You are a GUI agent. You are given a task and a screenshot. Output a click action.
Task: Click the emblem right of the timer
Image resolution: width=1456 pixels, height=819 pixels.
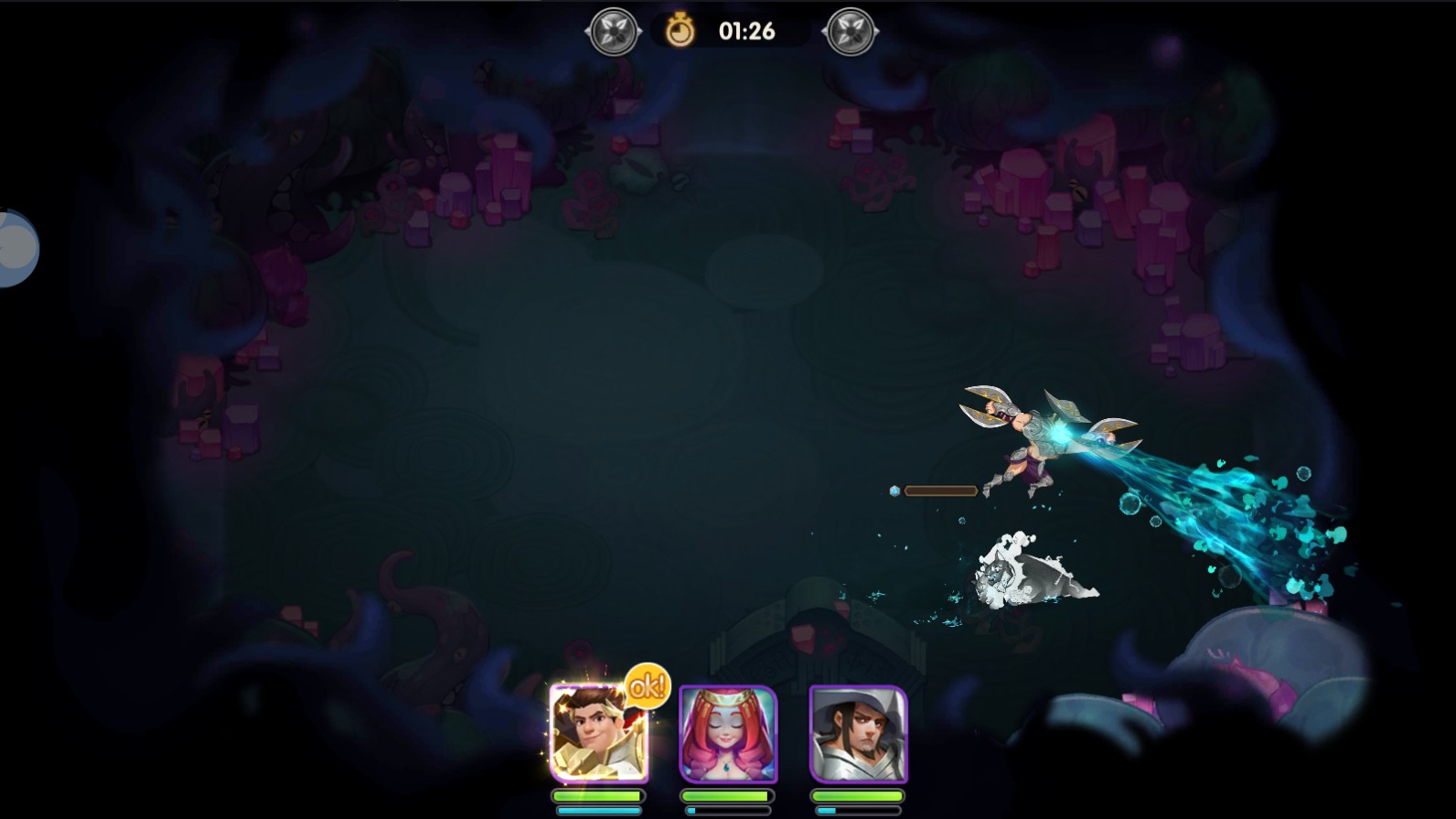pos(851,32)
